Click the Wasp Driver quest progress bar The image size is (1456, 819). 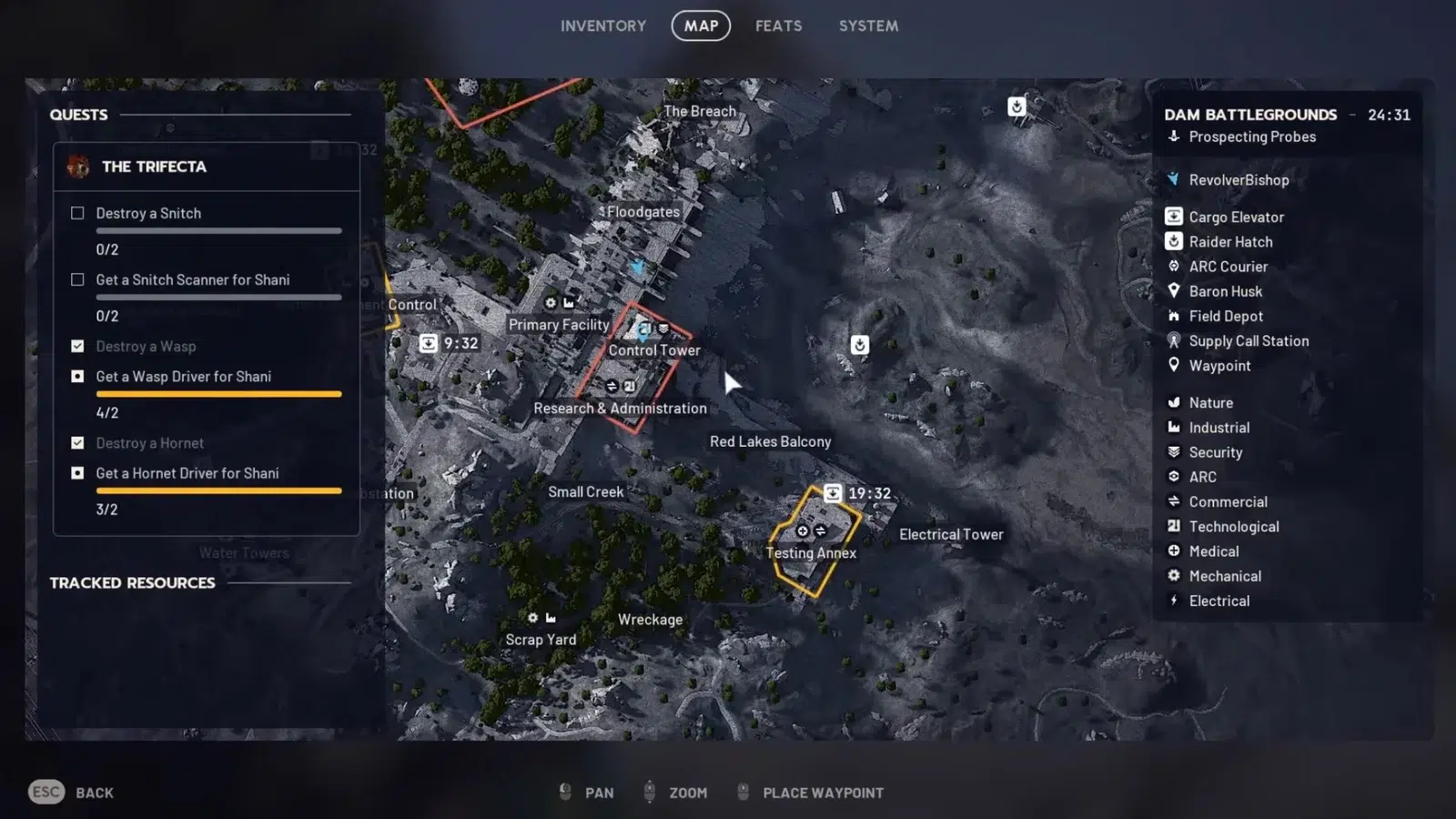[218, 393]
